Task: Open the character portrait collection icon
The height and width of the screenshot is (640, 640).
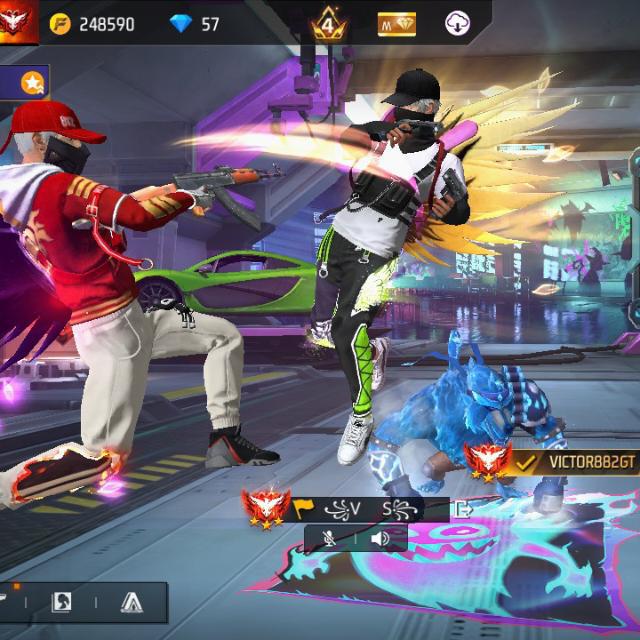Action: [62, 602]
